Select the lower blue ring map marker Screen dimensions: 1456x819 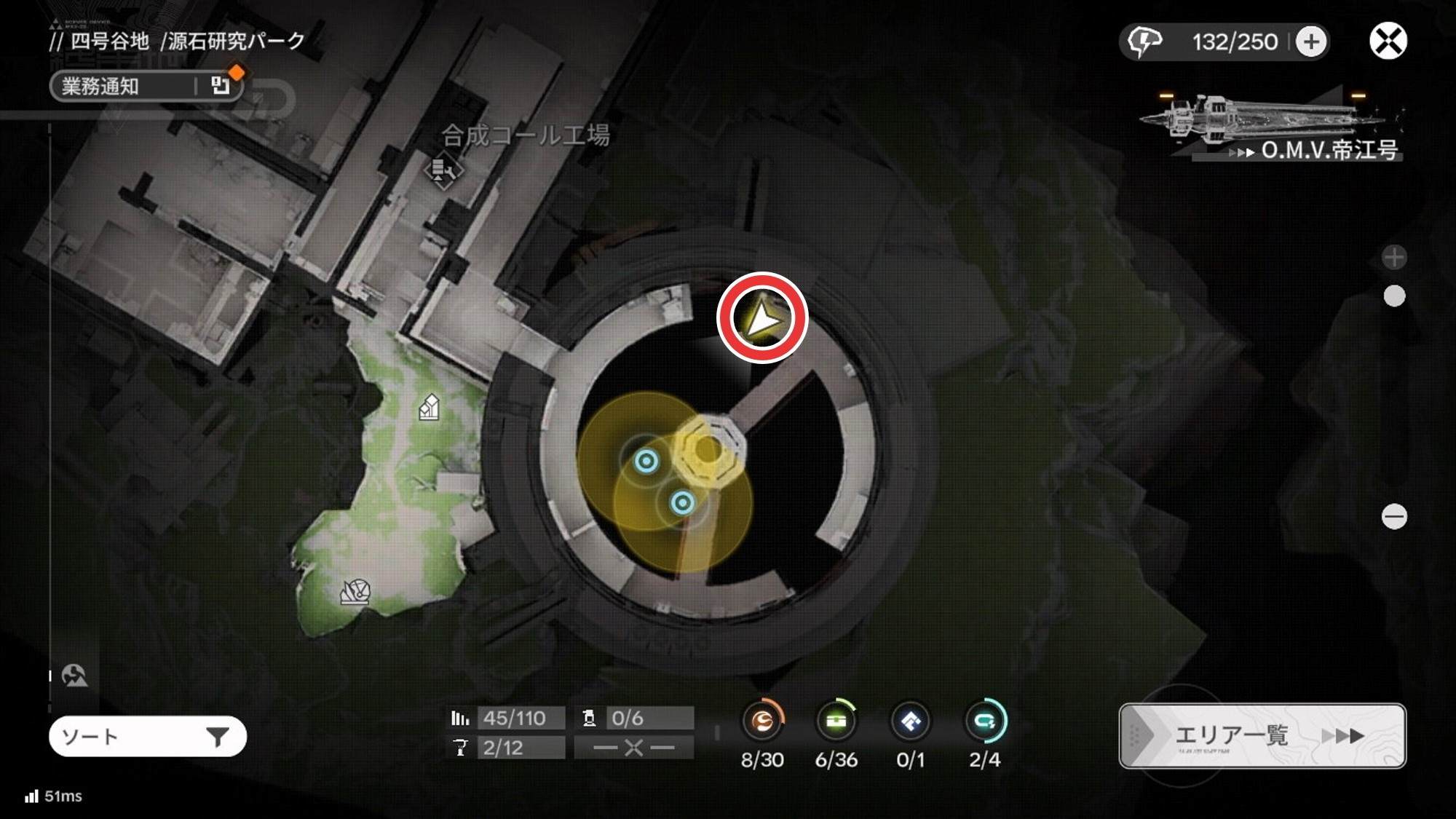[x=682, y=502]
